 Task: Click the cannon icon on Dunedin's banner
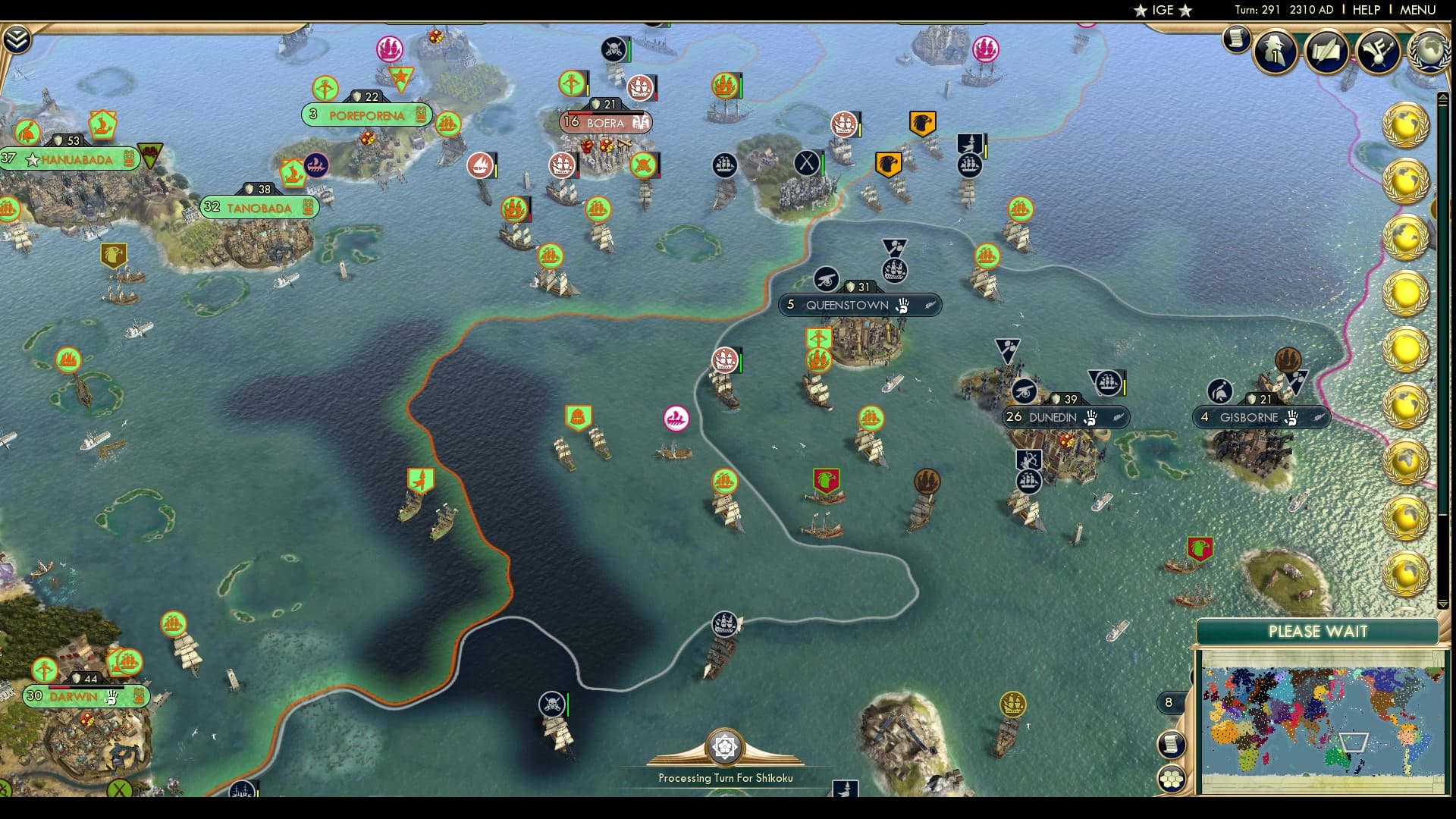click(1025, 393)
